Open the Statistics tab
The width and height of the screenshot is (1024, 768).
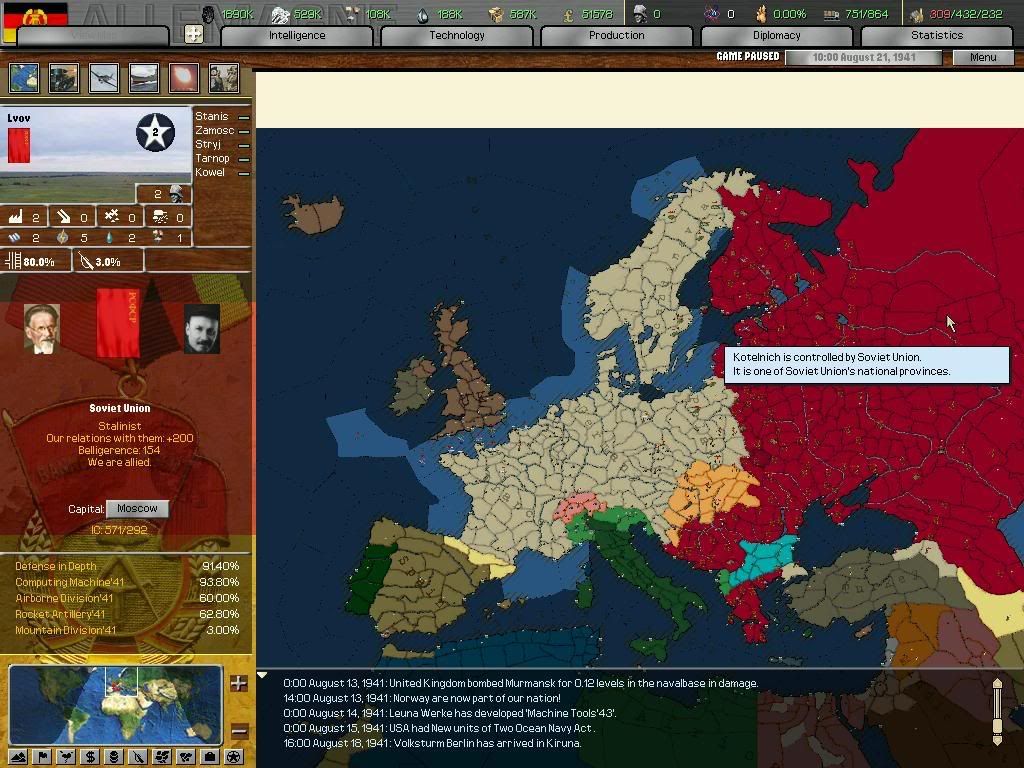pos(936,36)
